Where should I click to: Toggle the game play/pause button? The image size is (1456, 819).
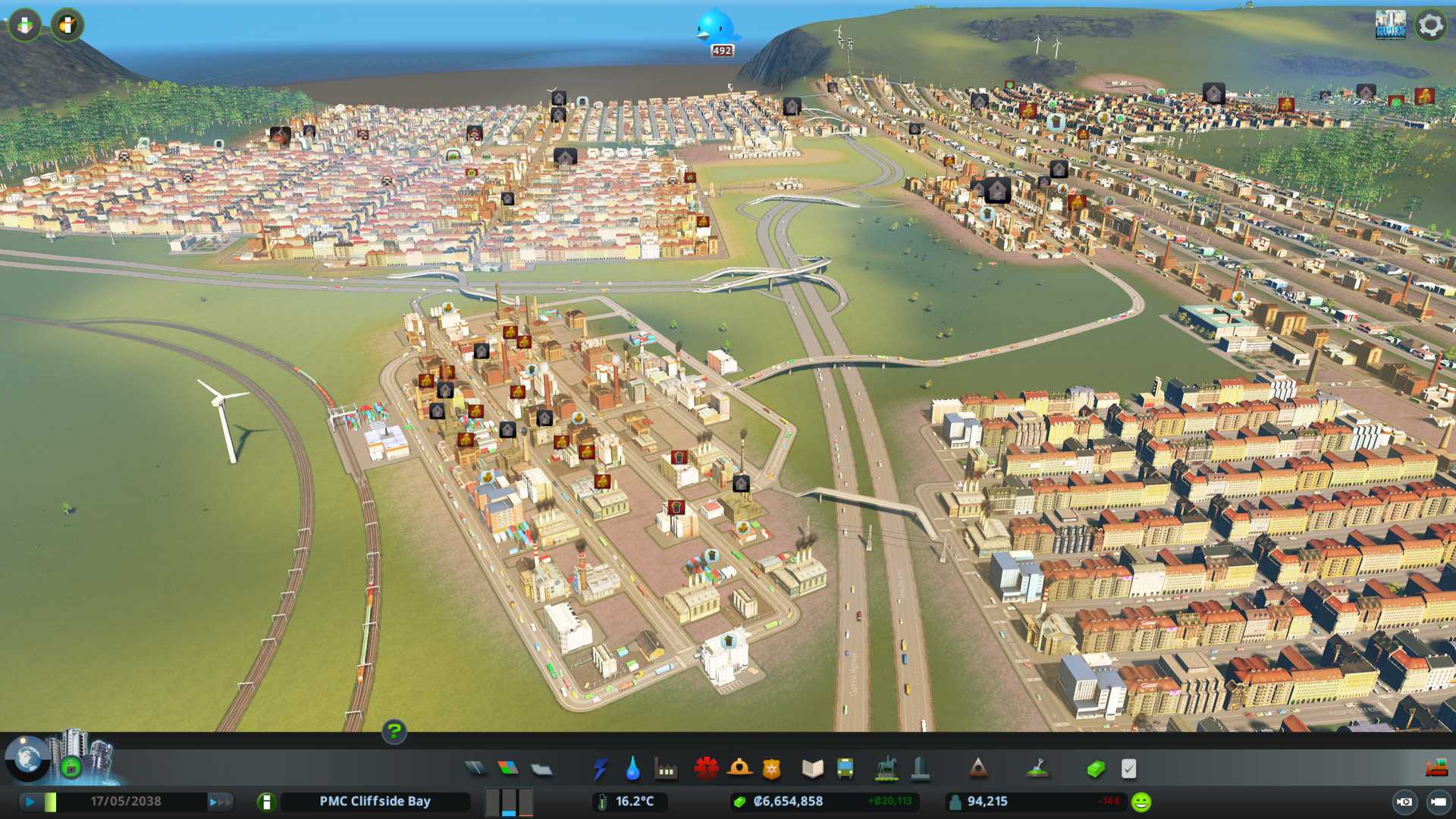click(x=30, y=802)
